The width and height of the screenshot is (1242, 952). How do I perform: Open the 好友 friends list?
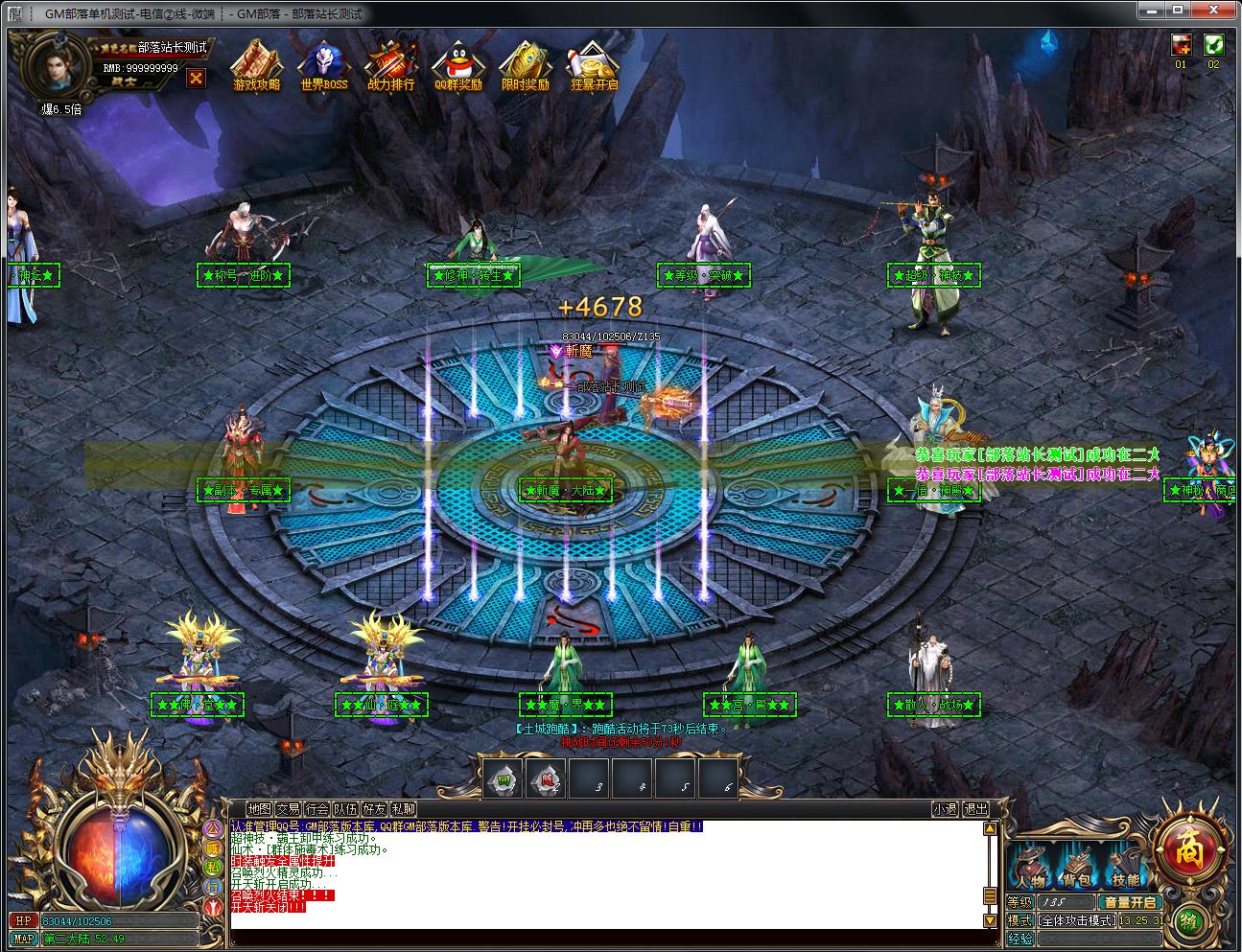tap(374, 809)
